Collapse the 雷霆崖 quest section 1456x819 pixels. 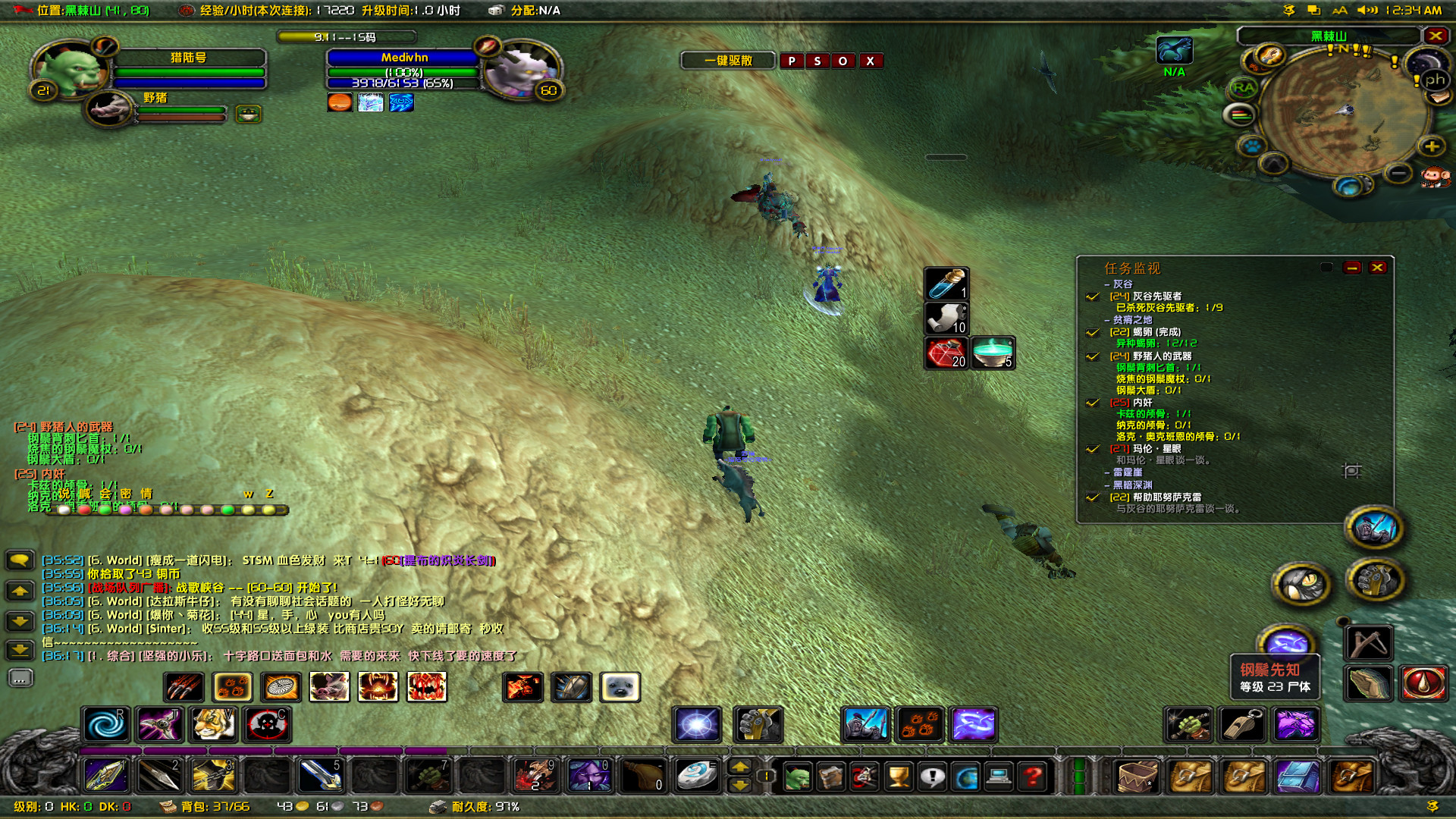1107,472
